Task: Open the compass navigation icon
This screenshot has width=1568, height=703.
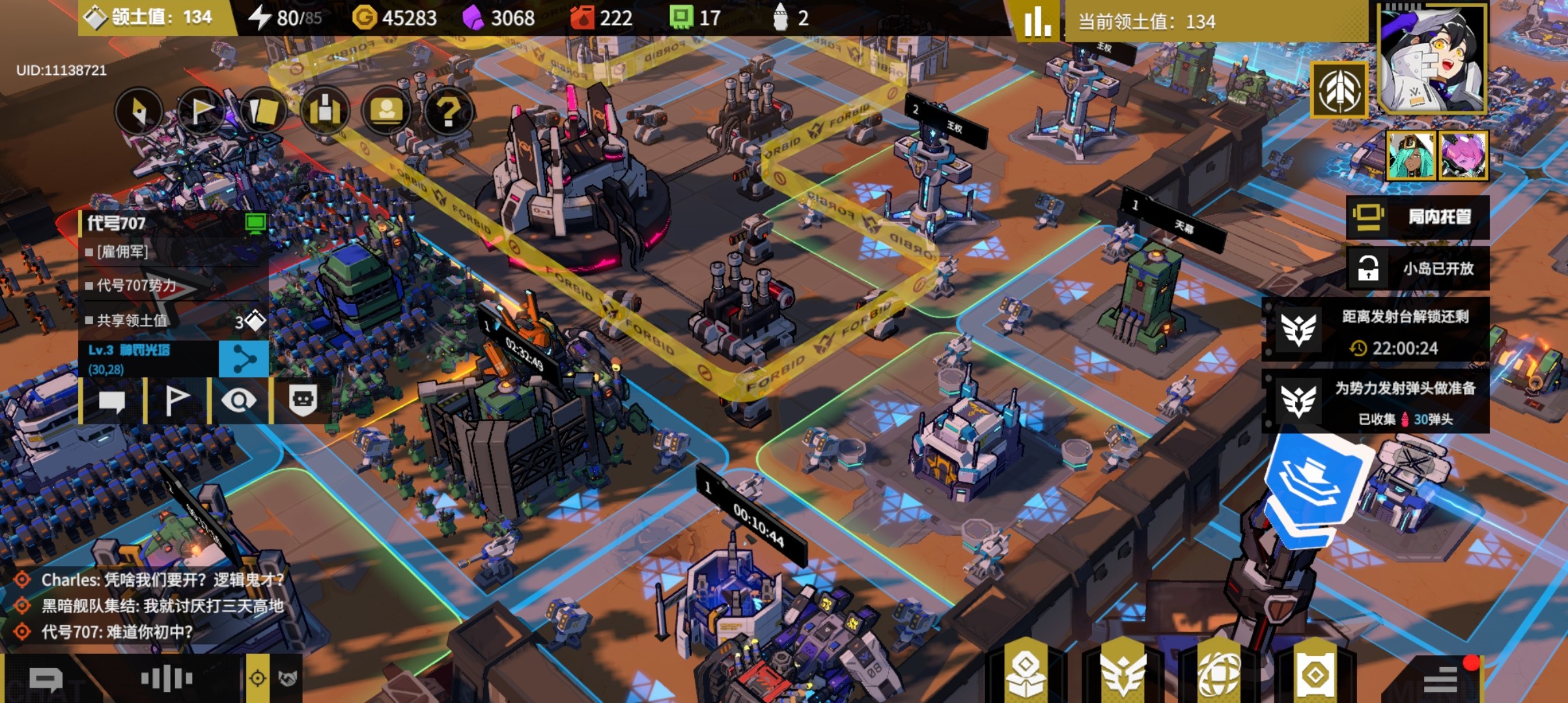Action: pyautogui.click(x=139, y=111)
